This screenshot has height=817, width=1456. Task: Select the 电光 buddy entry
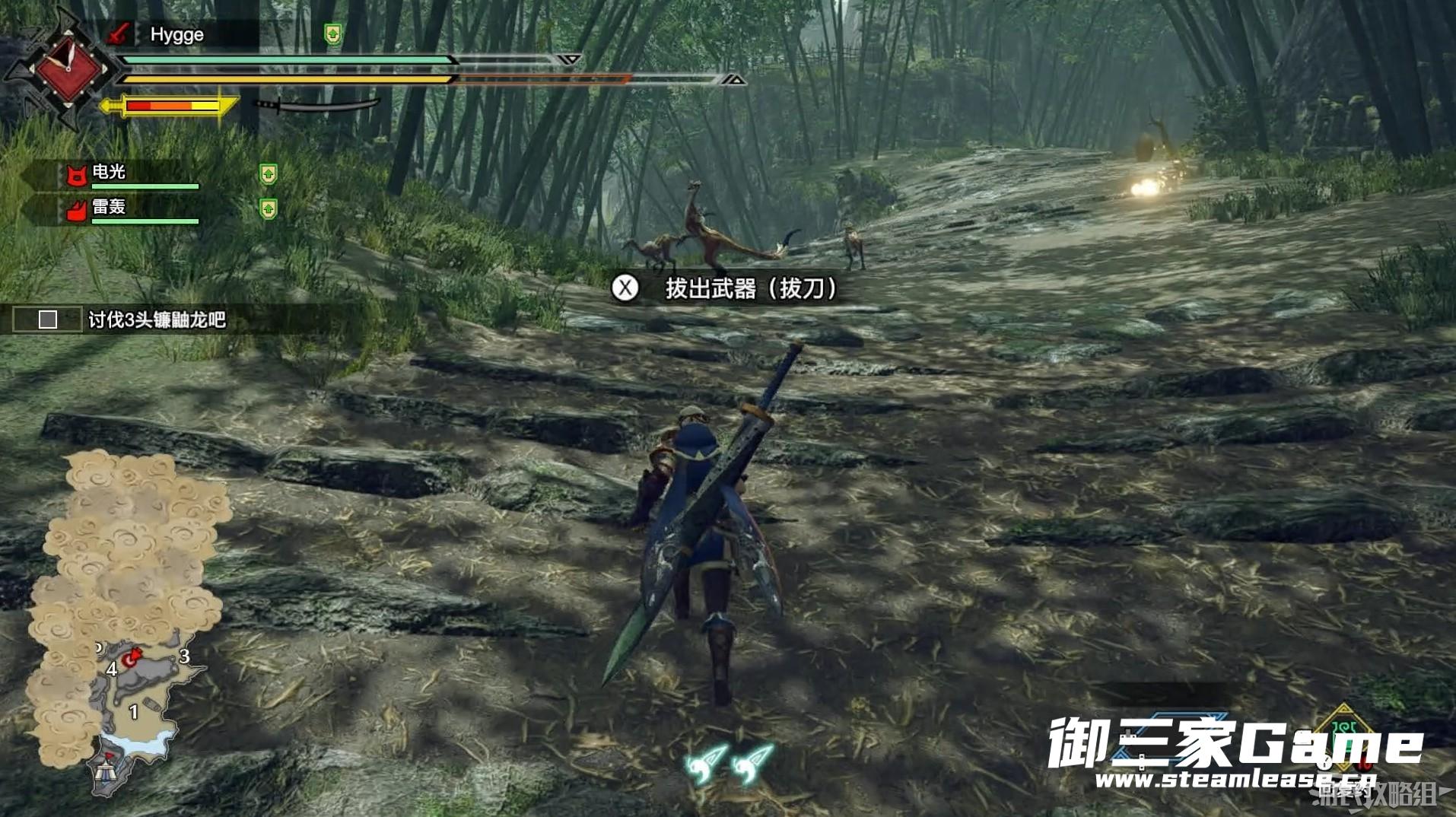(x=110, y=173)
